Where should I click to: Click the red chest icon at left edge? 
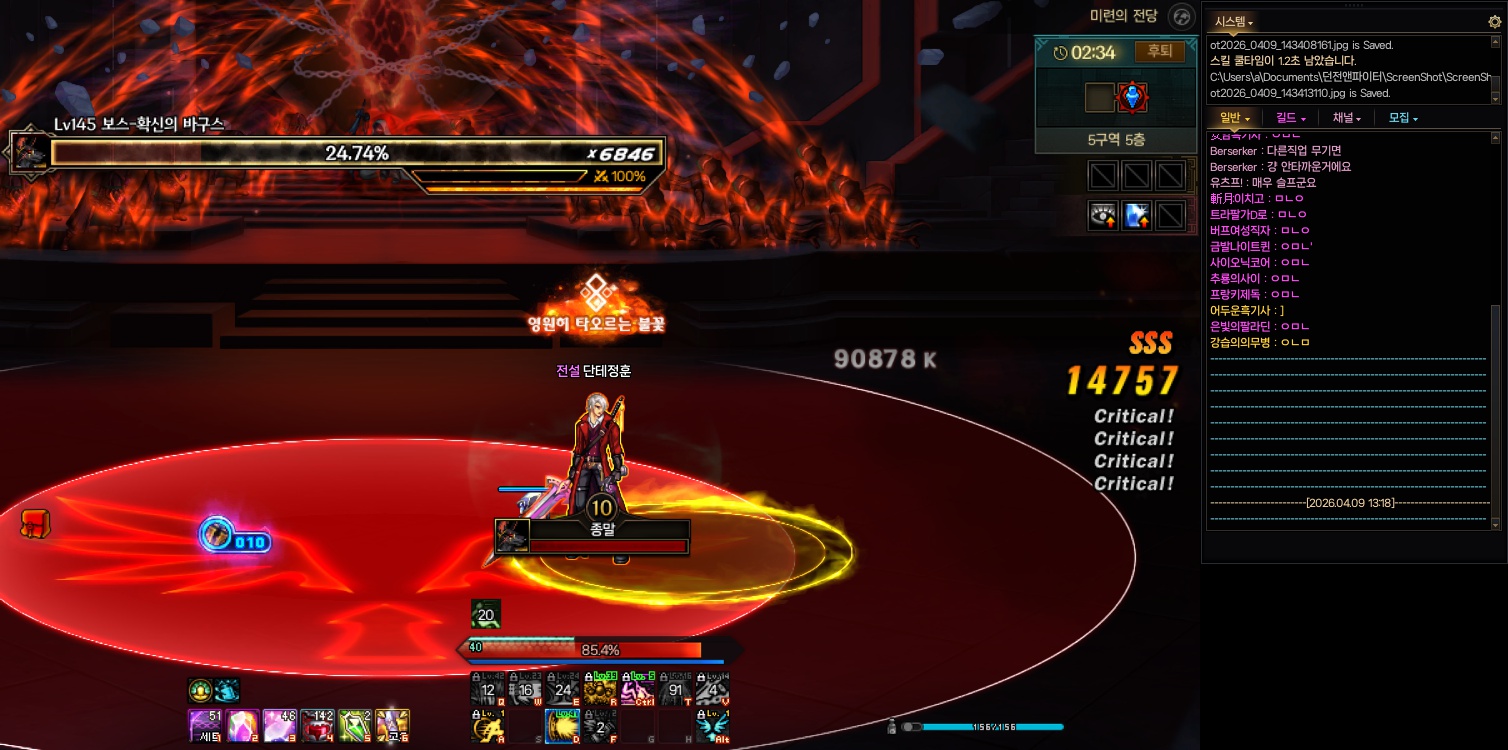(36, 523)
